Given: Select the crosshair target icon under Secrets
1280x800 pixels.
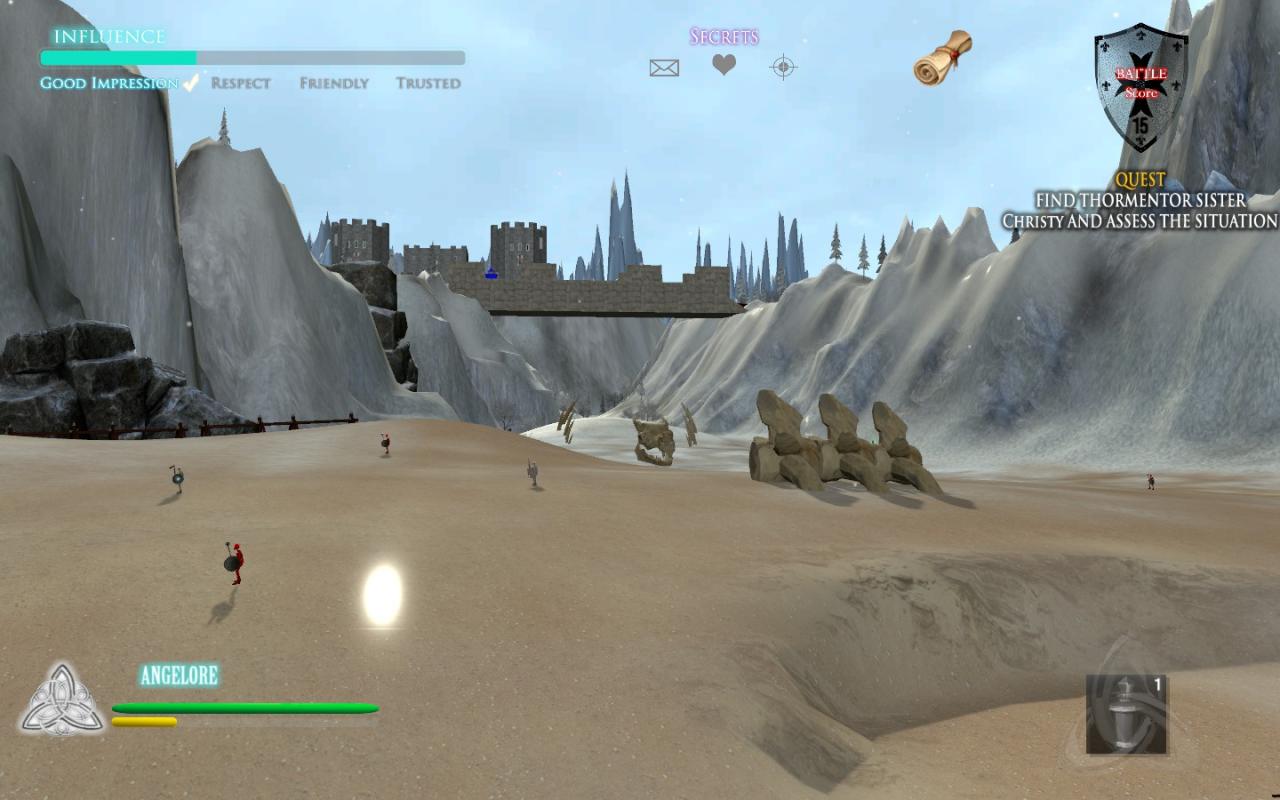Looking at the screenshot, I should (x=783, y=67).
